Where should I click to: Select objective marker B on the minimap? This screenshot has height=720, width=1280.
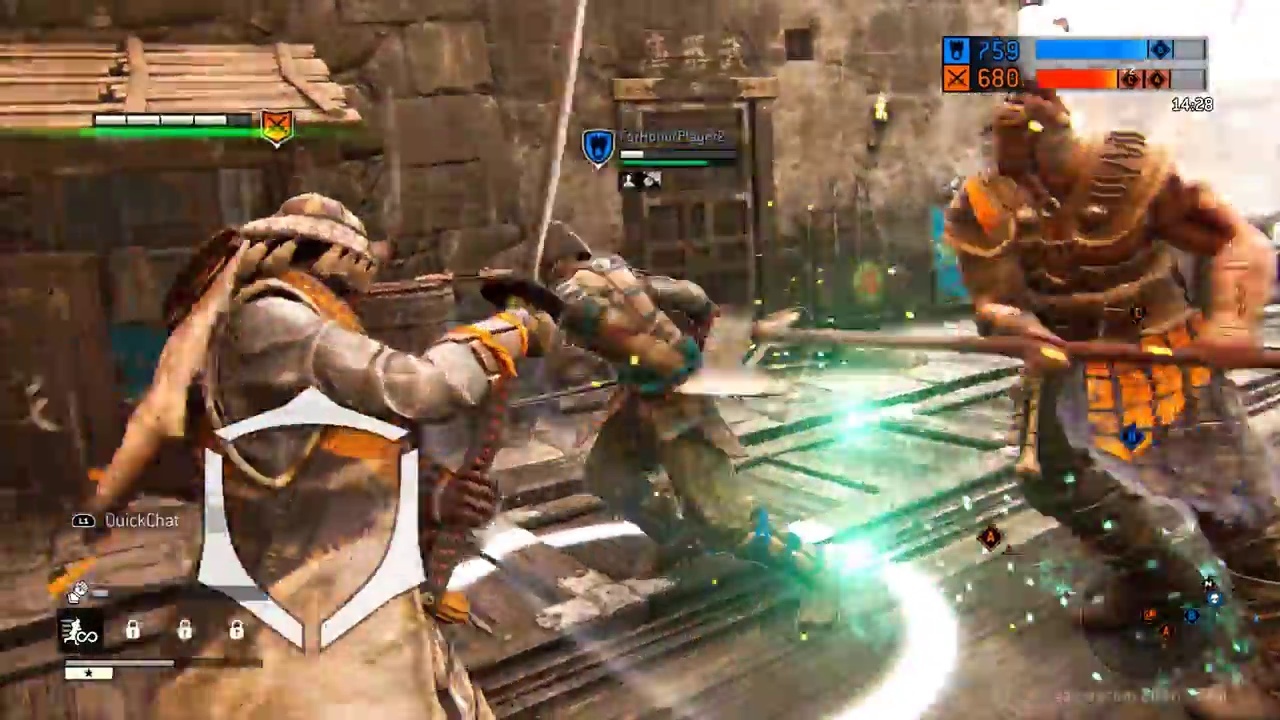point(1191,615)
